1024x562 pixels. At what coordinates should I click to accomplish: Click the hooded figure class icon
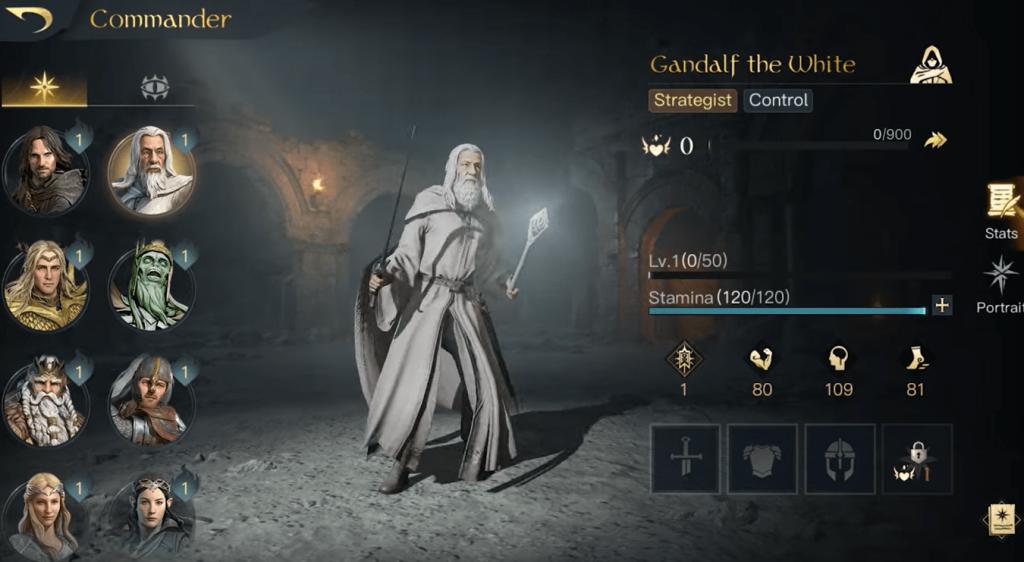(x=931, y=66)
